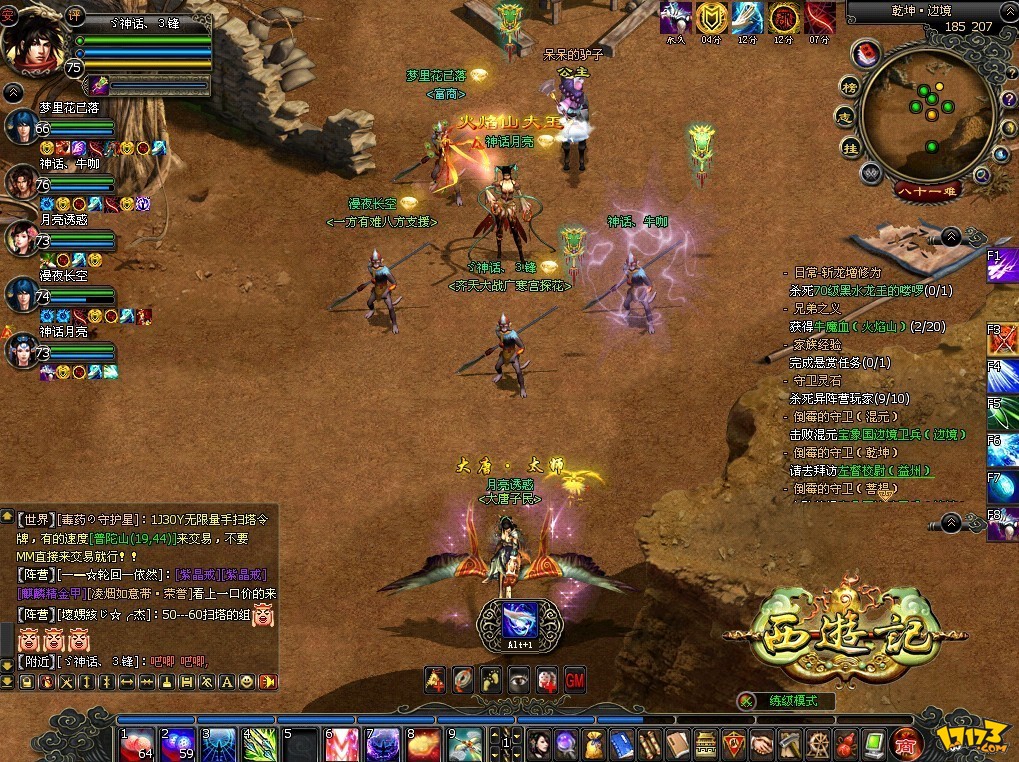
Task: Open the 八十一难 button under the minimap
Action: 925,189
